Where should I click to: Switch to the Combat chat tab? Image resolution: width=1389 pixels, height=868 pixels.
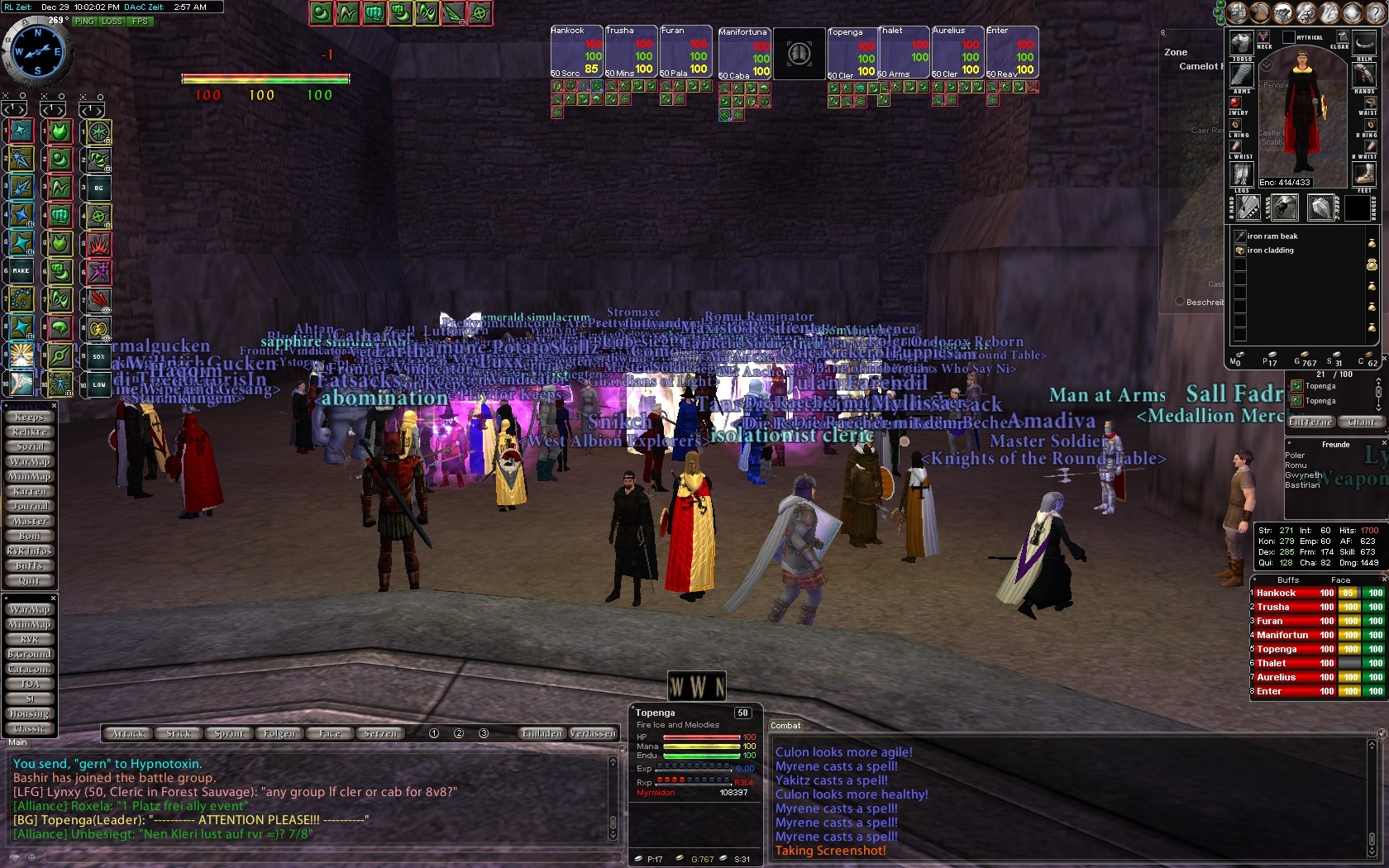pyautogui.click(x=785, y=726)
